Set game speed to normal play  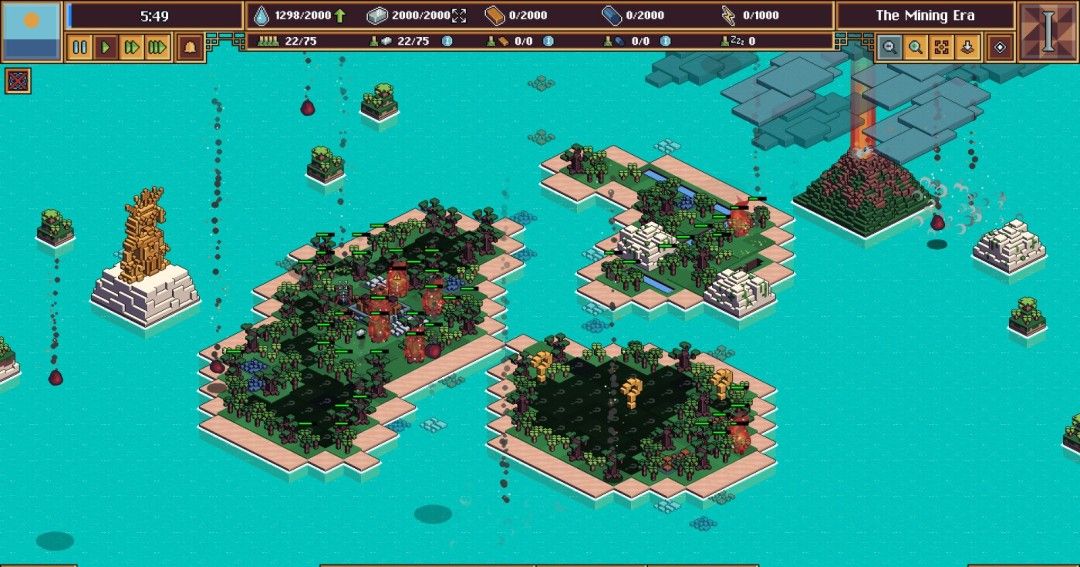pyautogui.click(x=106, y=47)
